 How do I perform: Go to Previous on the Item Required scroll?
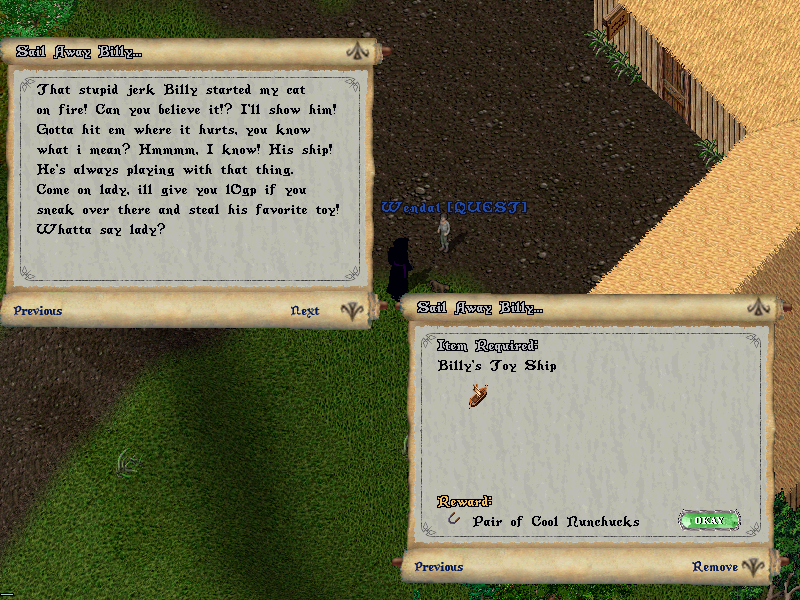pos(439,567)
